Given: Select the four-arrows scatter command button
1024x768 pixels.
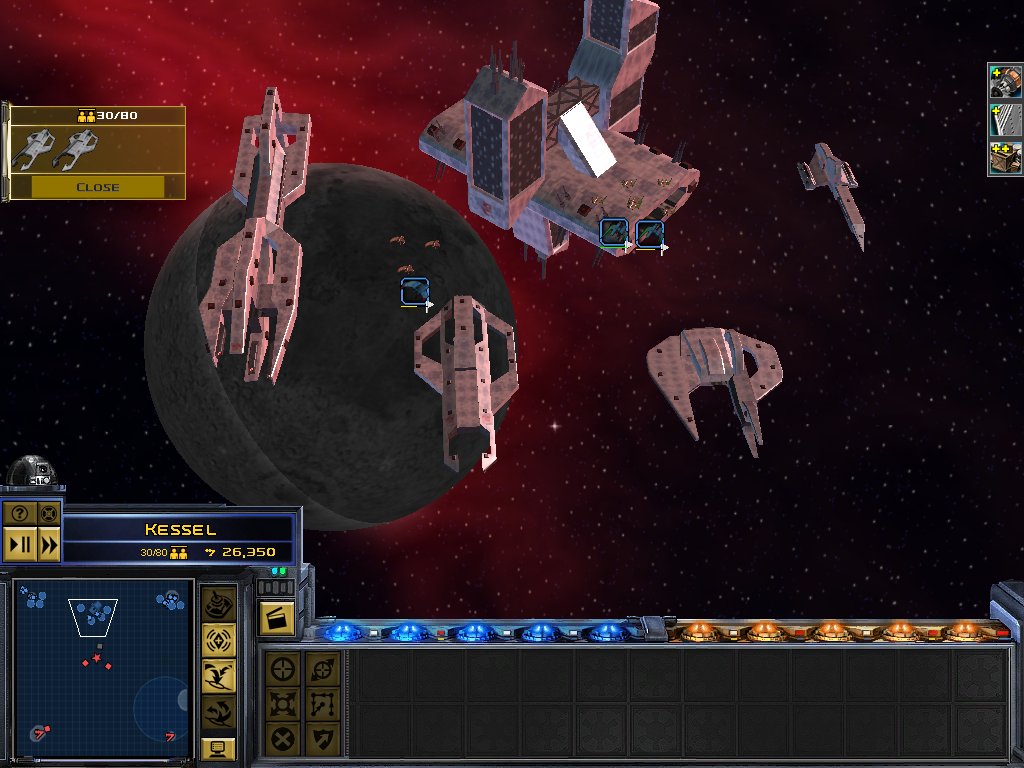Looking at the screenshot, I should [284, 704].
